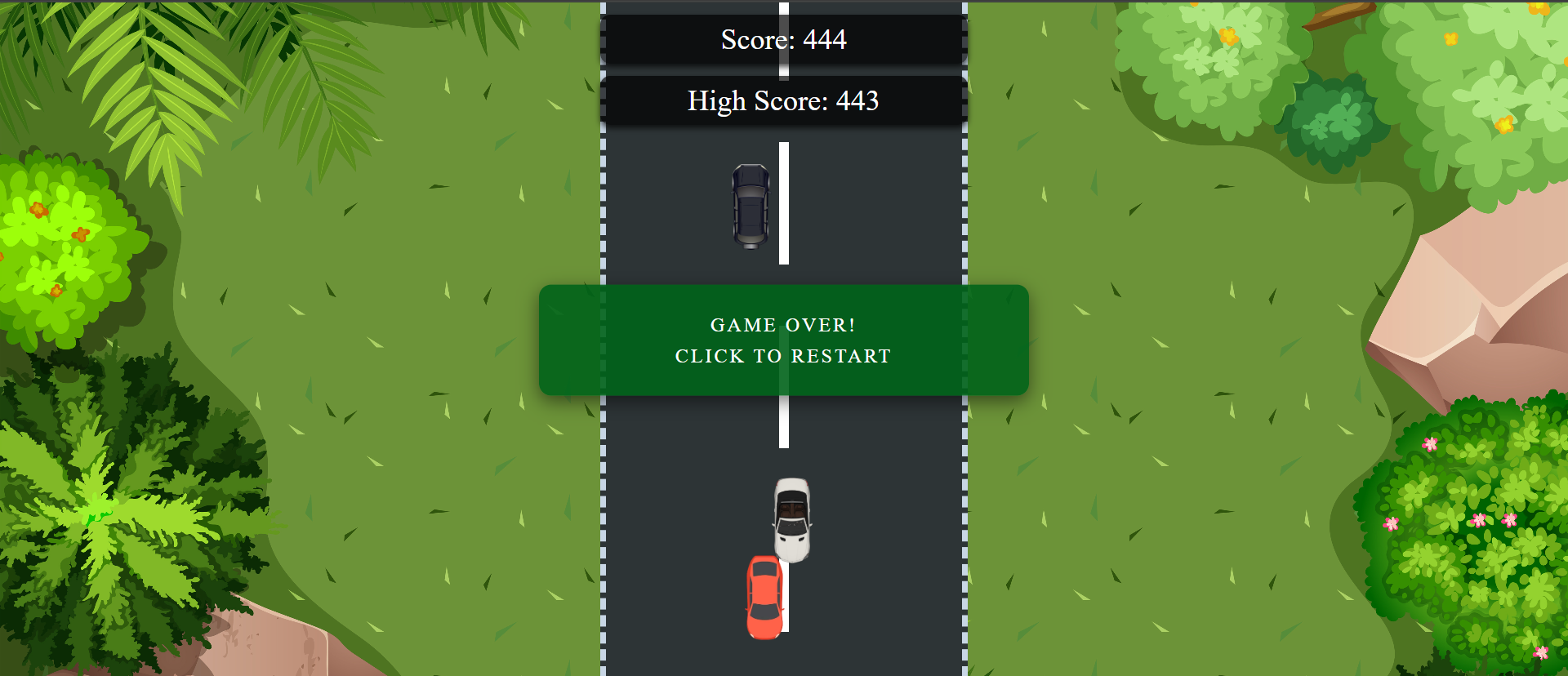Select the white player car
The image size is (1568, 676).
pos(791,519)
